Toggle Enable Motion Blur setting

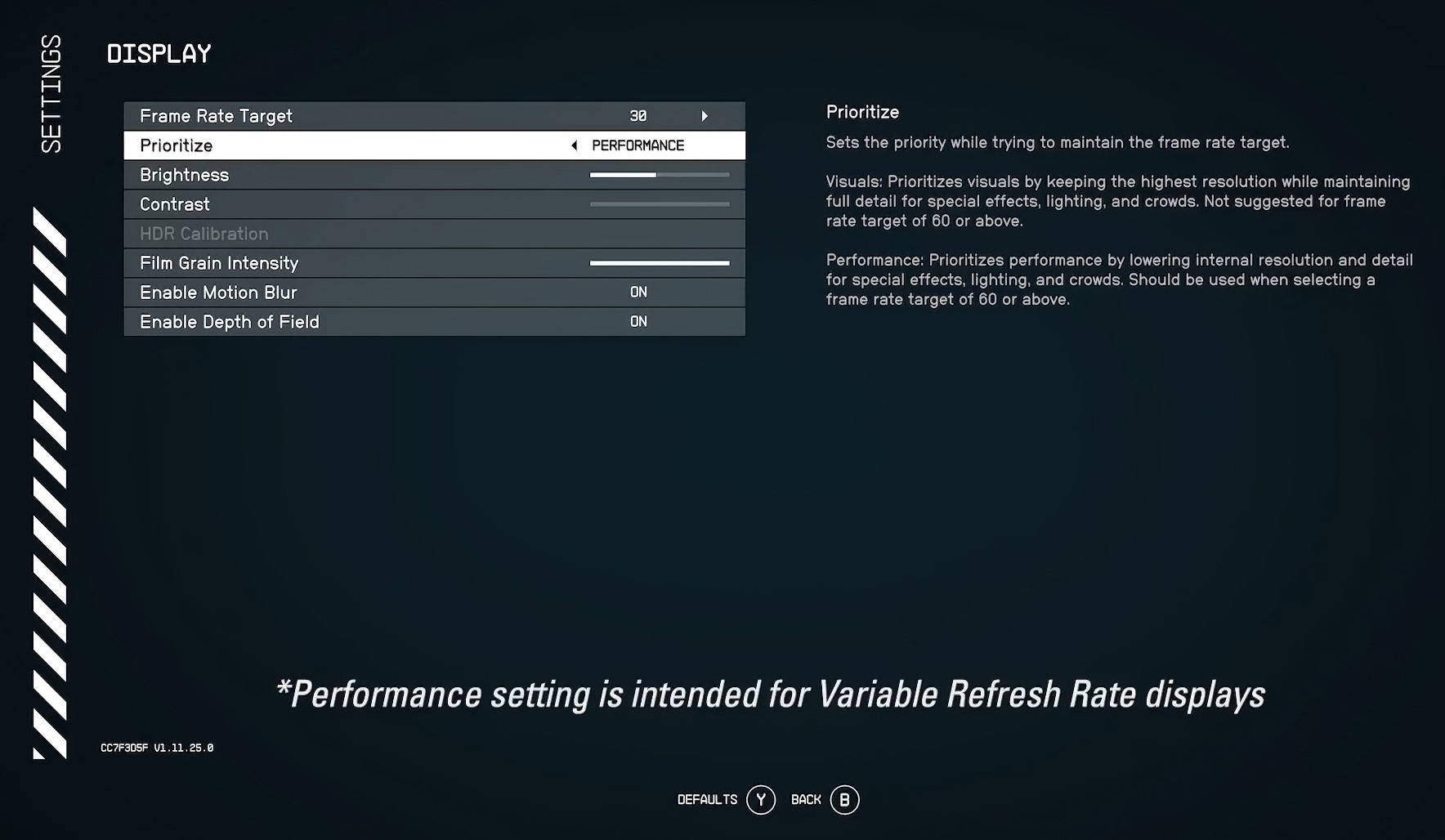[x=638, y=293]
